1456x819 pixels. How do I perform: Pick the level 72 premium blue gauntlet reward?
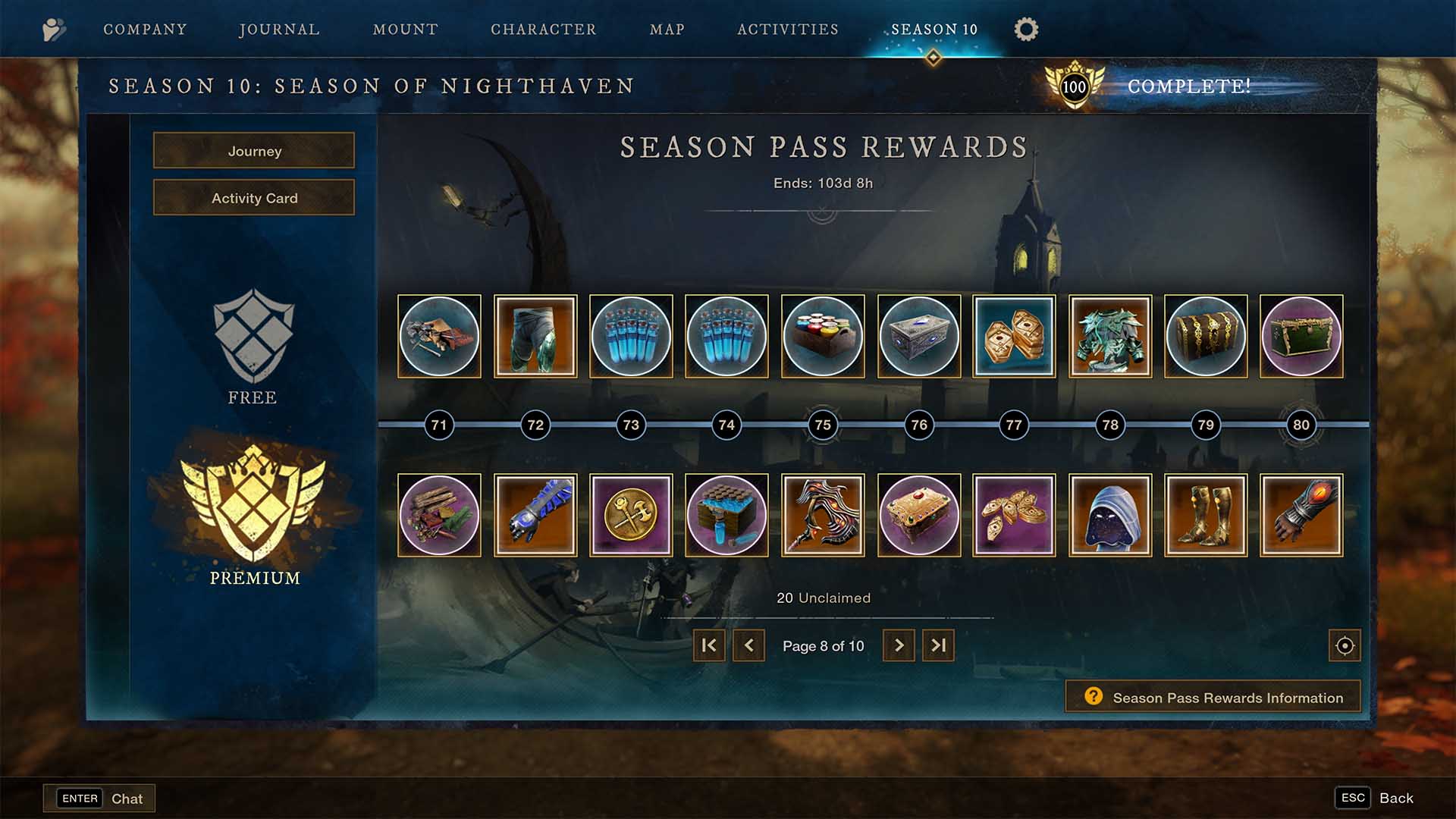535,515
